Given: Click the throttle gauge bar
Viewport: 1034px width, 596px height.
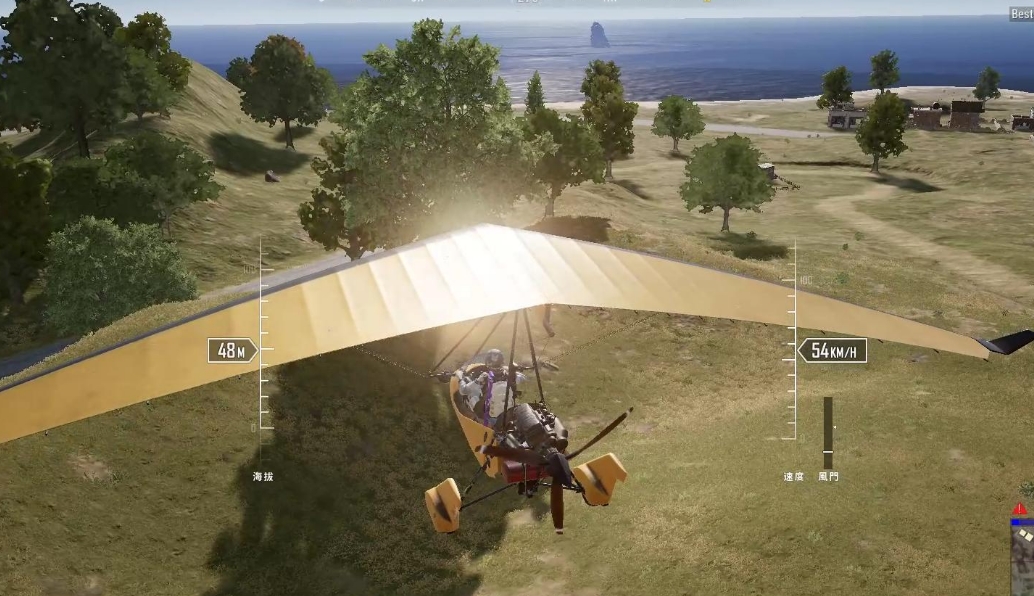Looking at the screenshot, I should [828, 432].
